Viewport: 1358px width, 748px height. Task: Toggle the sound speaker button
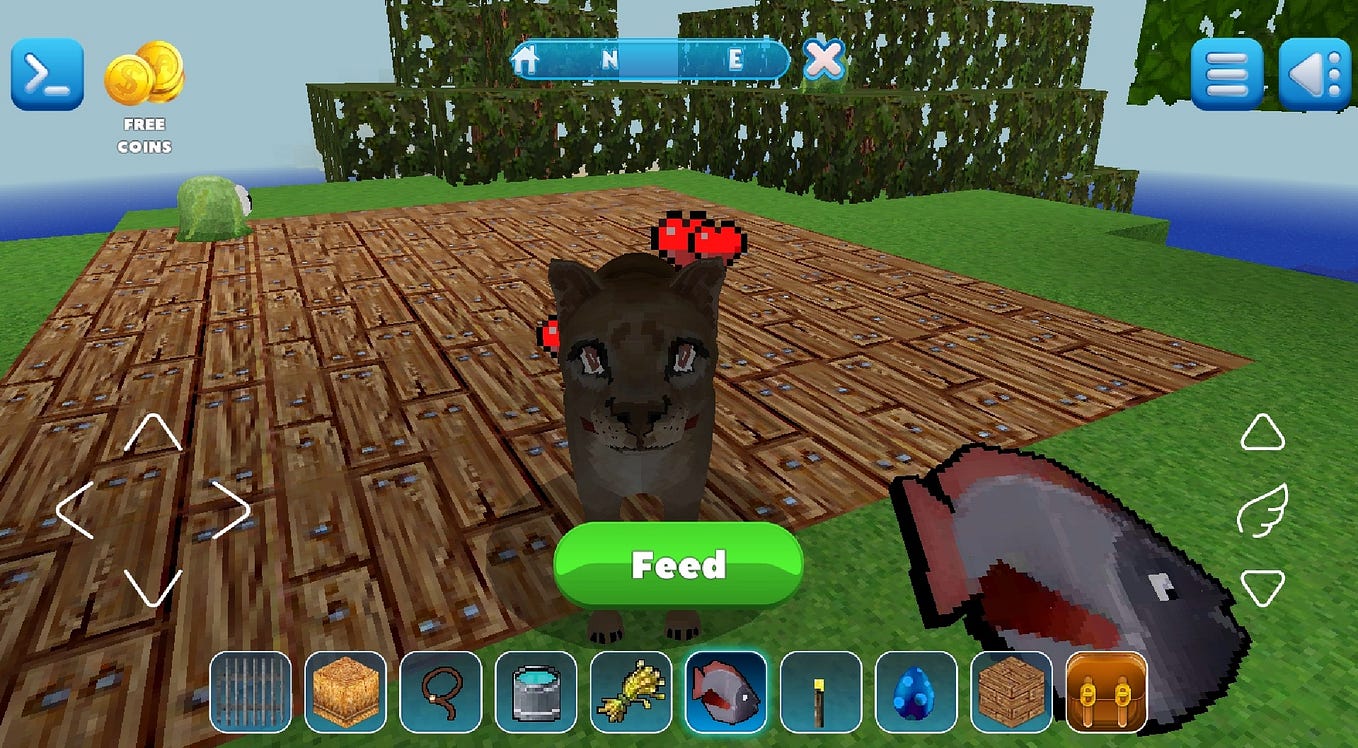tap(1314, 74)
